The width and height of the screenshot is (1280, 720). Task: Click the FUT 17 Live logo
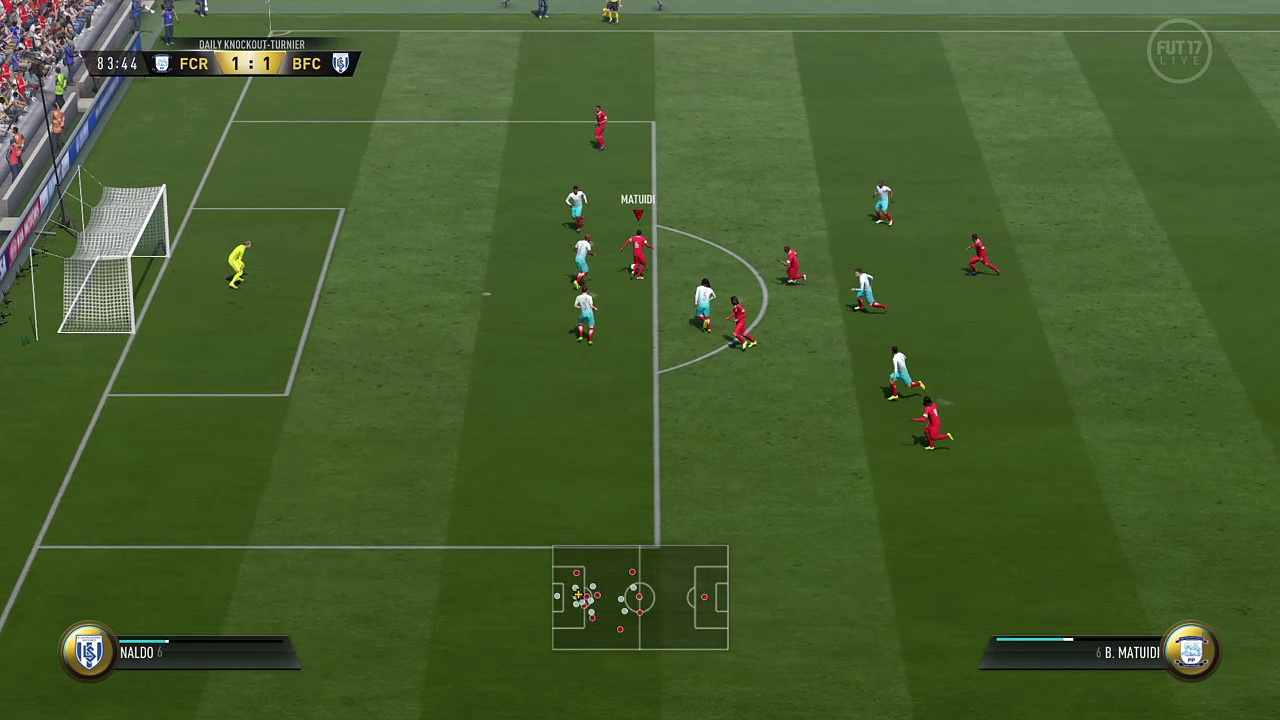[1180, 50]
